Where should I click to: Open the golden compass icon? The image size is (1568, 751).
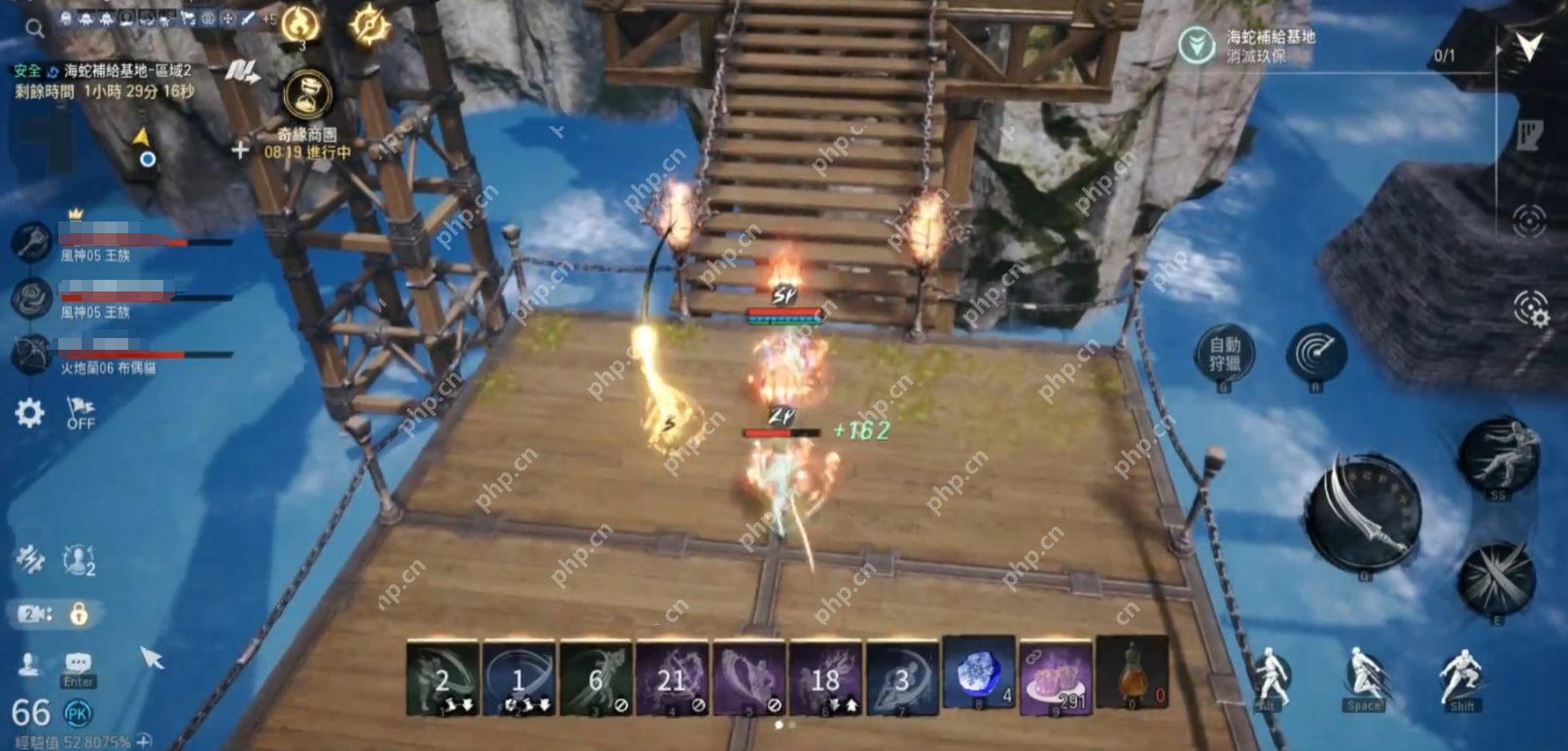[369, 25]
